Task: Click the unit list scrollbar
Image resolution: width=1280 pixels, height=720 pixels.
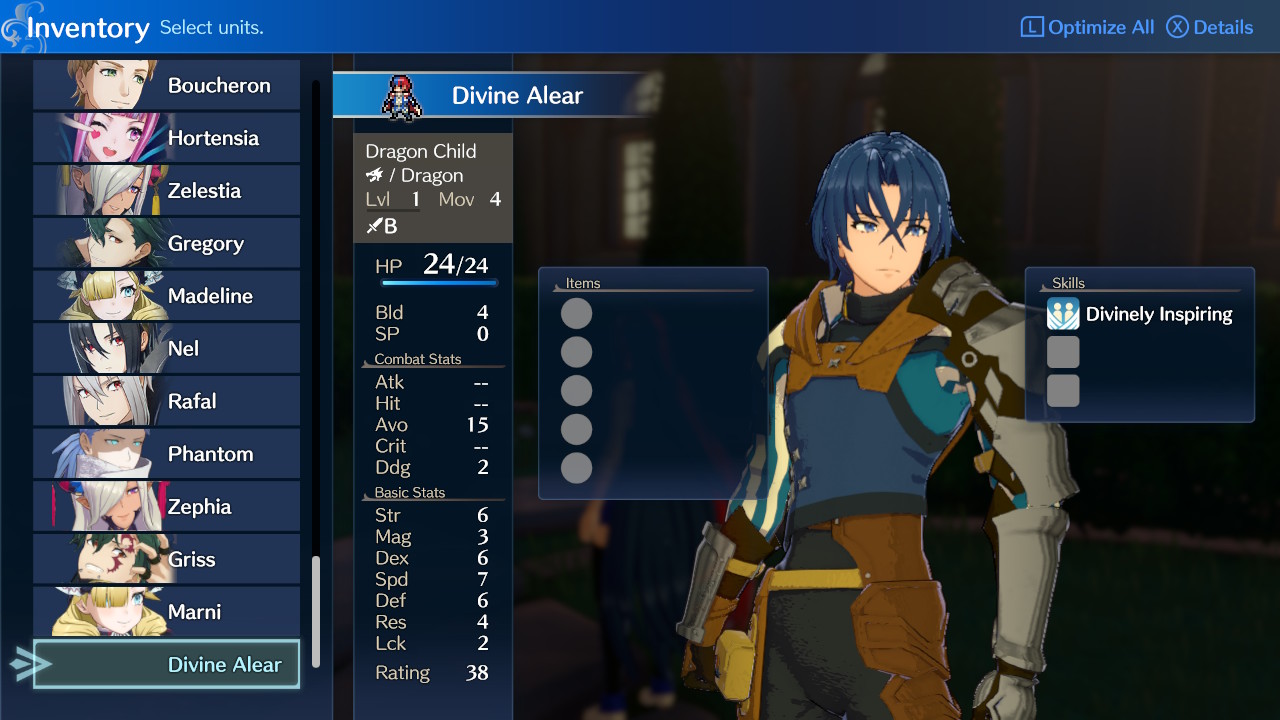Action: [316, 610]
